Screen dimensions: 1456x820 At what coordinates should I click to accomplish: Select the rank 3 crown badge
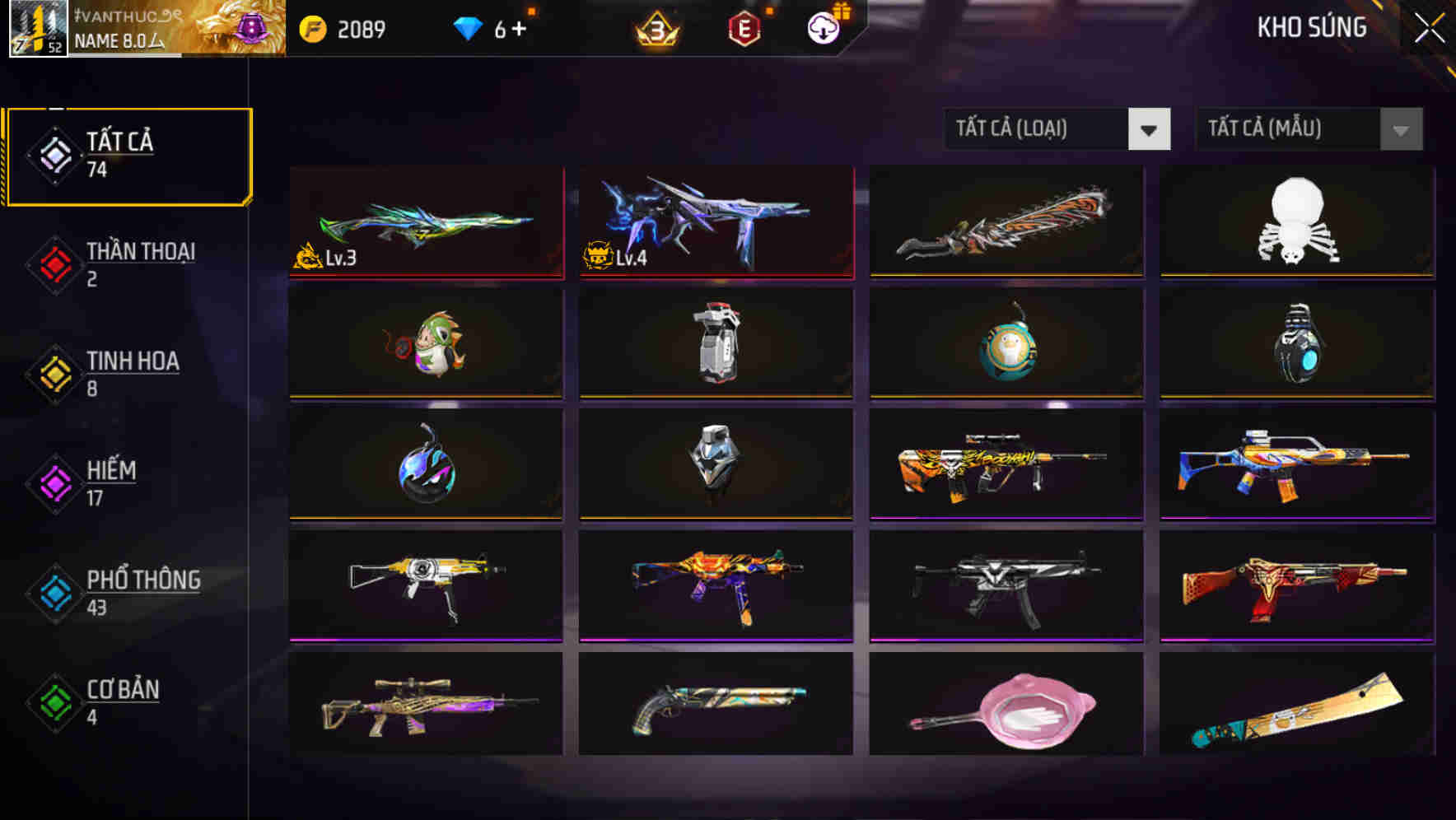(655, 27)
